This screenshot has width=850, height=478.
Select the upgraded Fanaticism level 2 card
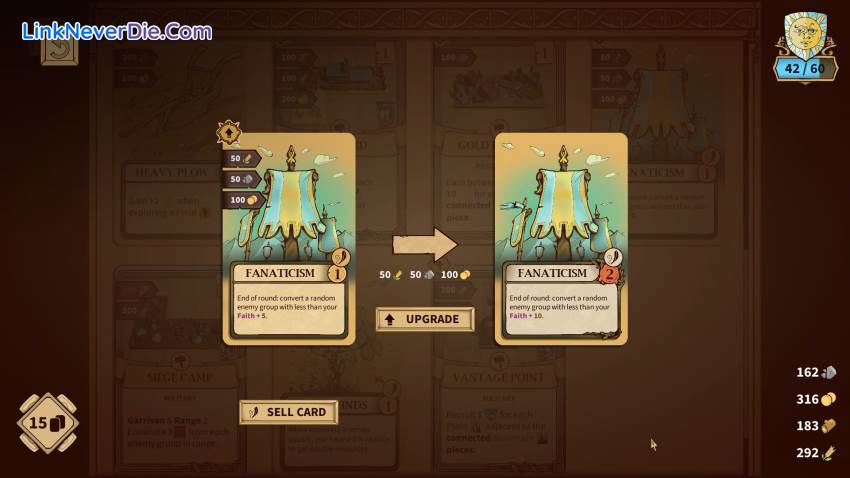coord(561,238)
